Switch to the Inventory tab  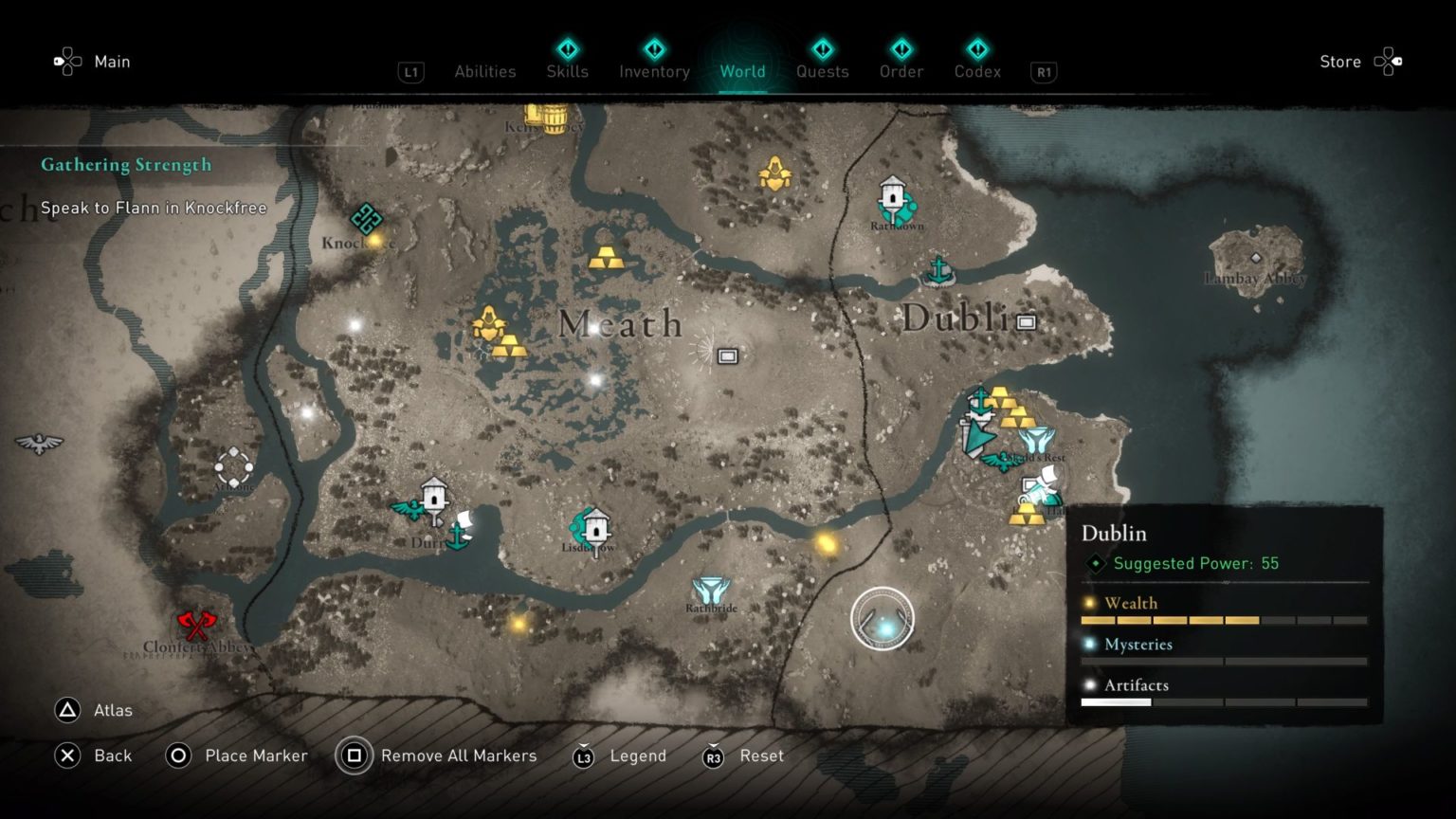[x=653, y=71]
